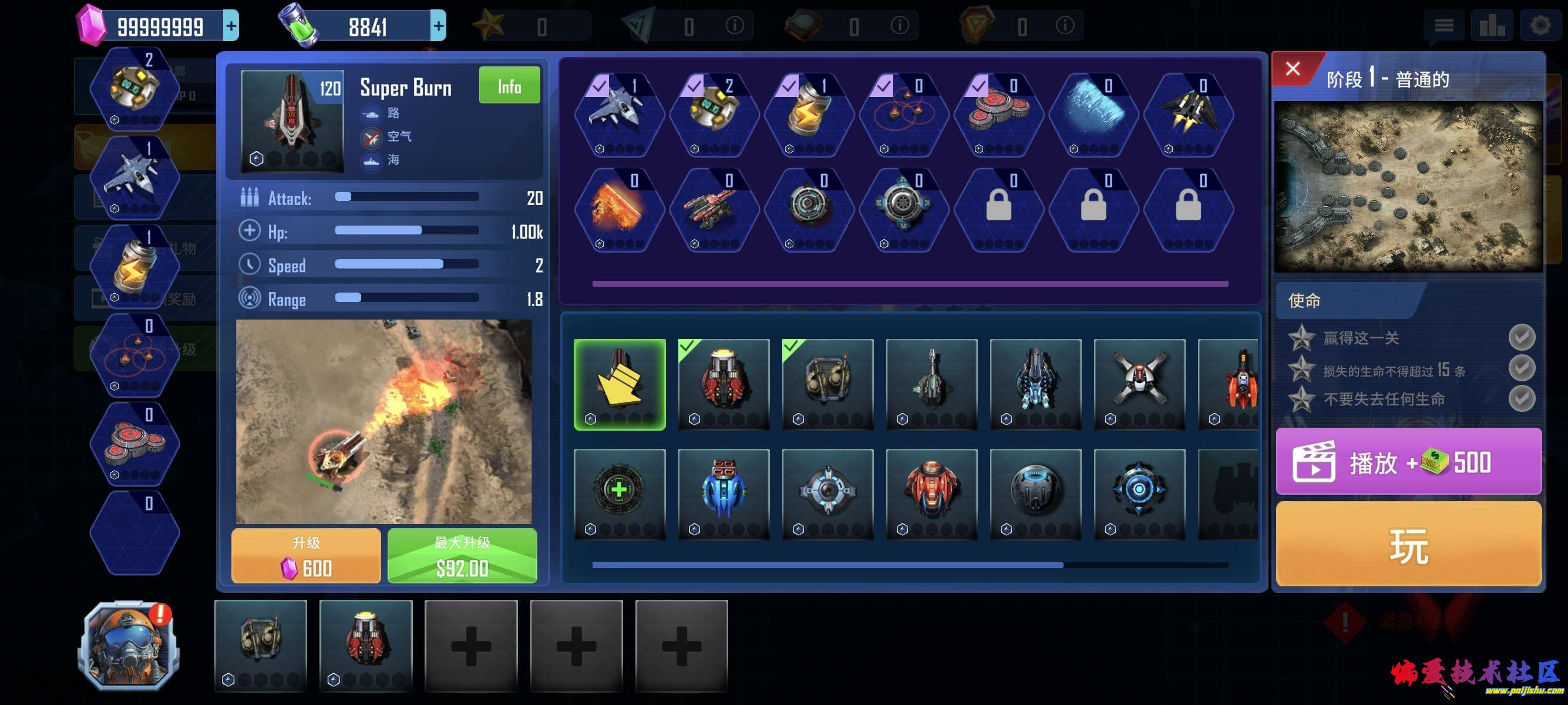Click an empty plus loadout slot at bottom

470,645
